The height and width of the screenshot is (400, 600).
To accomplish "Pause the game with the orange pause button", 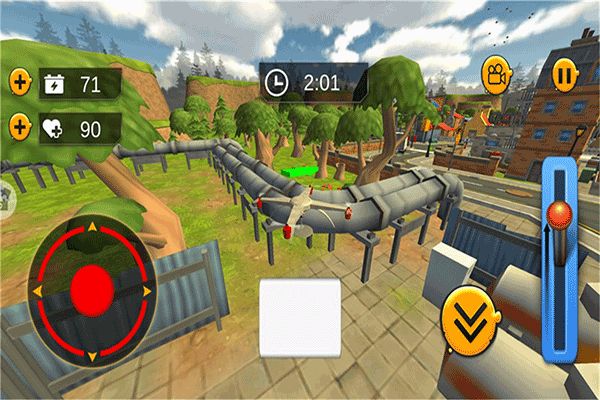I will tap(564, 73).
